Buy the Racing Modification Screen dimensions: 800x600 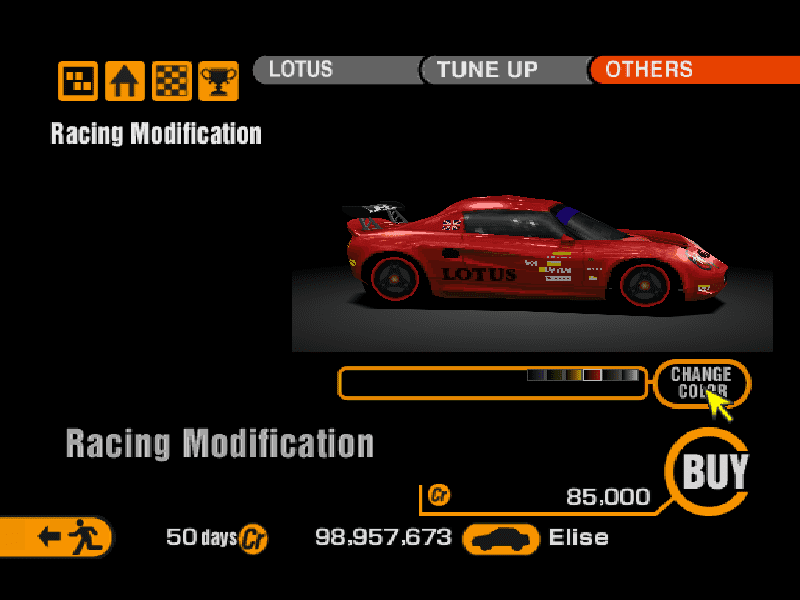tap(714, 471)
